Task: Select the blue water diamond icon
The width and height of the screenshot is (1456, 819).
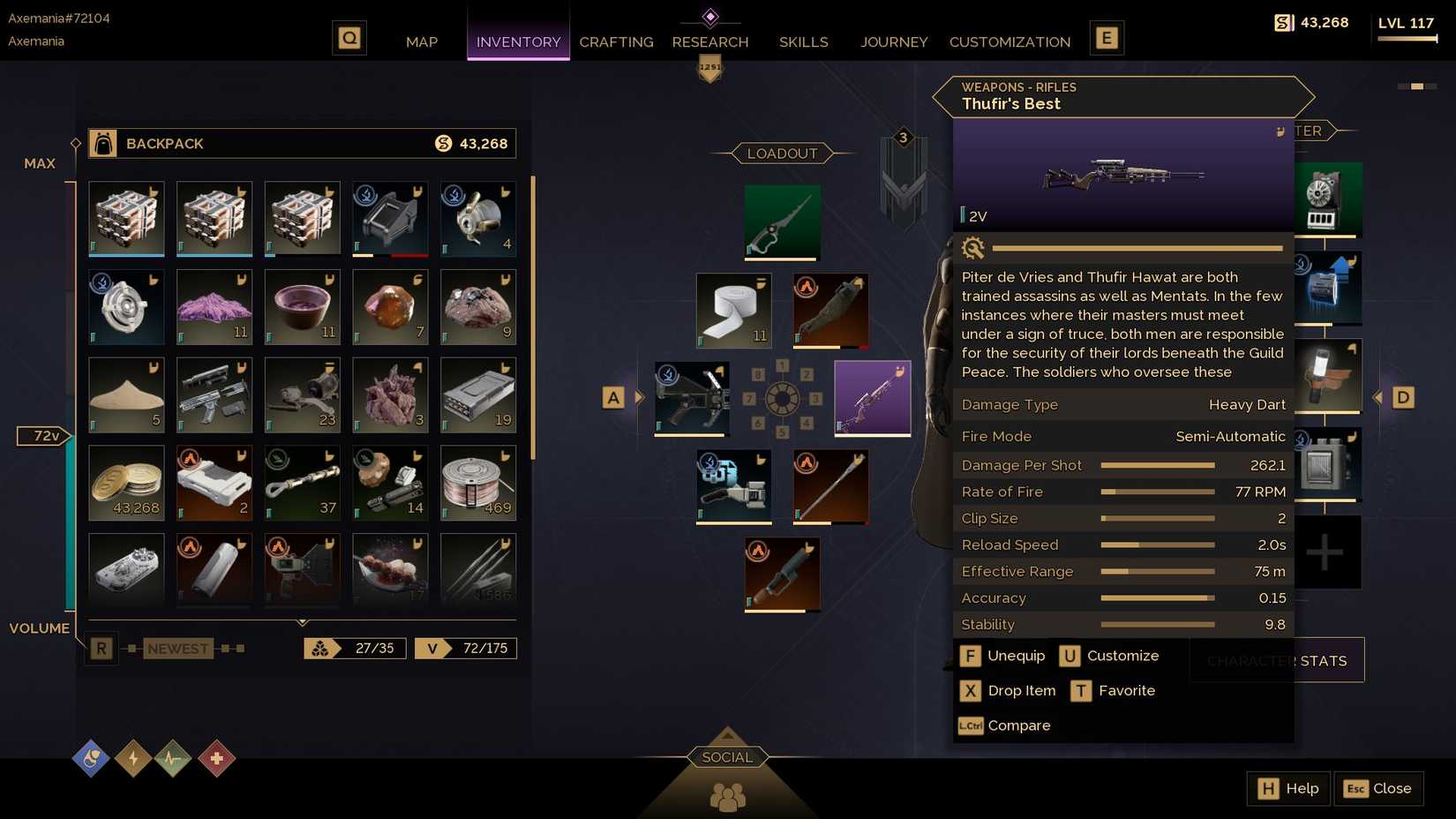Action: click(x=91, y=758)
